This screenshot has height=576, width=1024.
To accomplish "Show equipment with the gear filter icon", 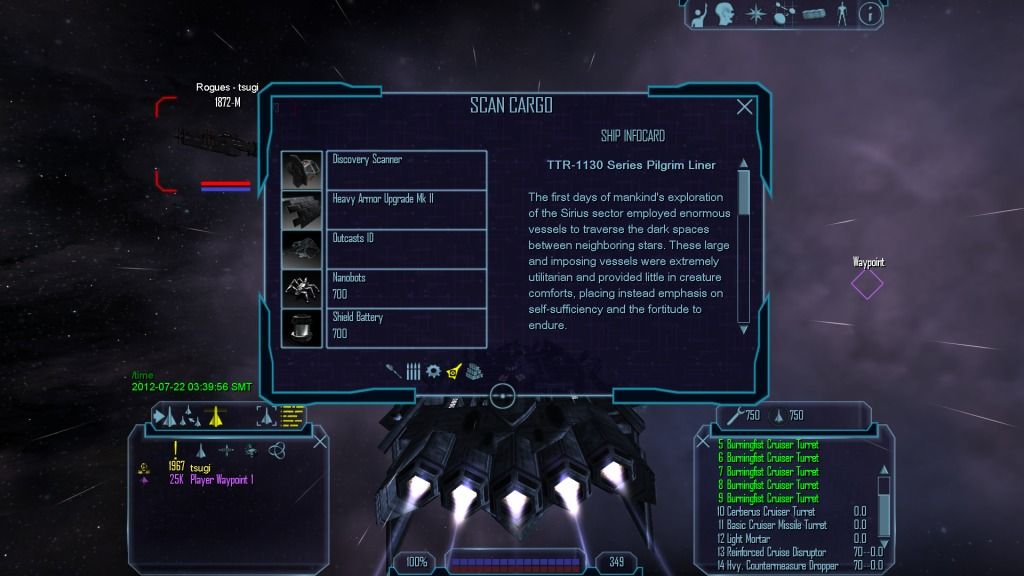I will [x=433, y=371].
